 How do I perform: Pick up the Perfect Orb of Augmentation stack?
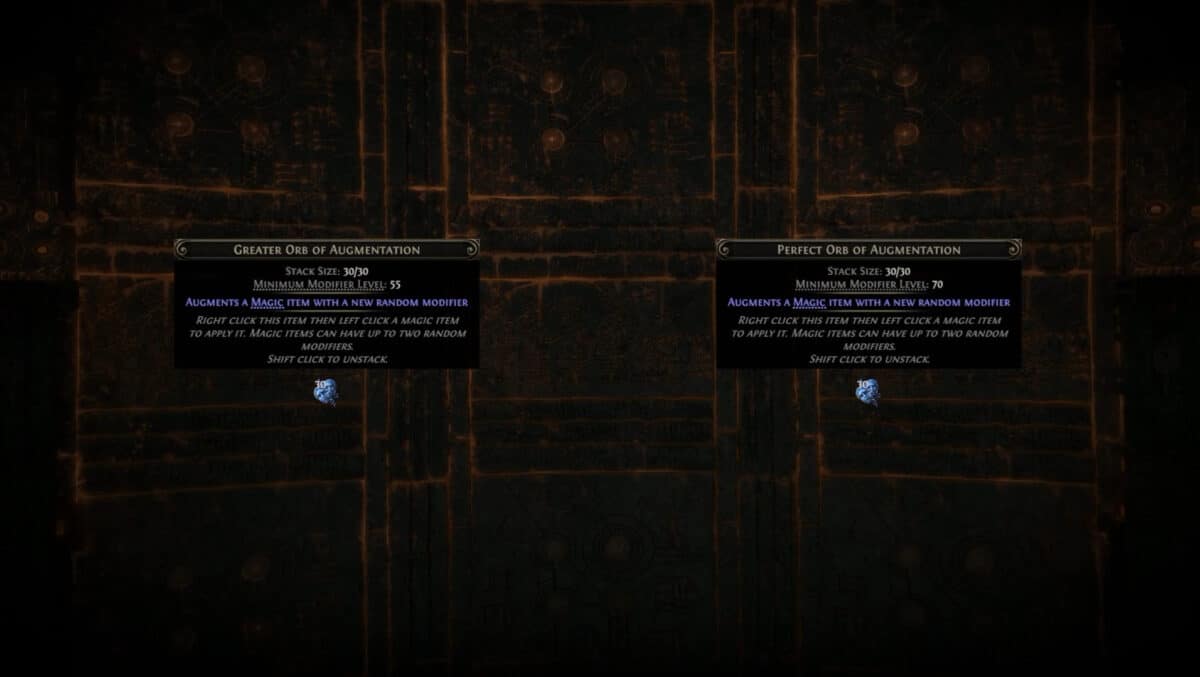(x=867, y=392)
